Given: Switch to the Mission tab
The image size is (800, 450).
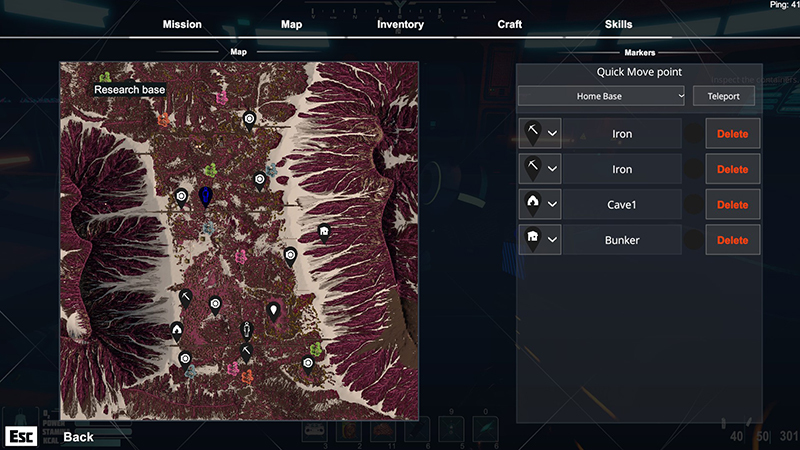Looking at the screenshot, I should [x=182, y=24].
